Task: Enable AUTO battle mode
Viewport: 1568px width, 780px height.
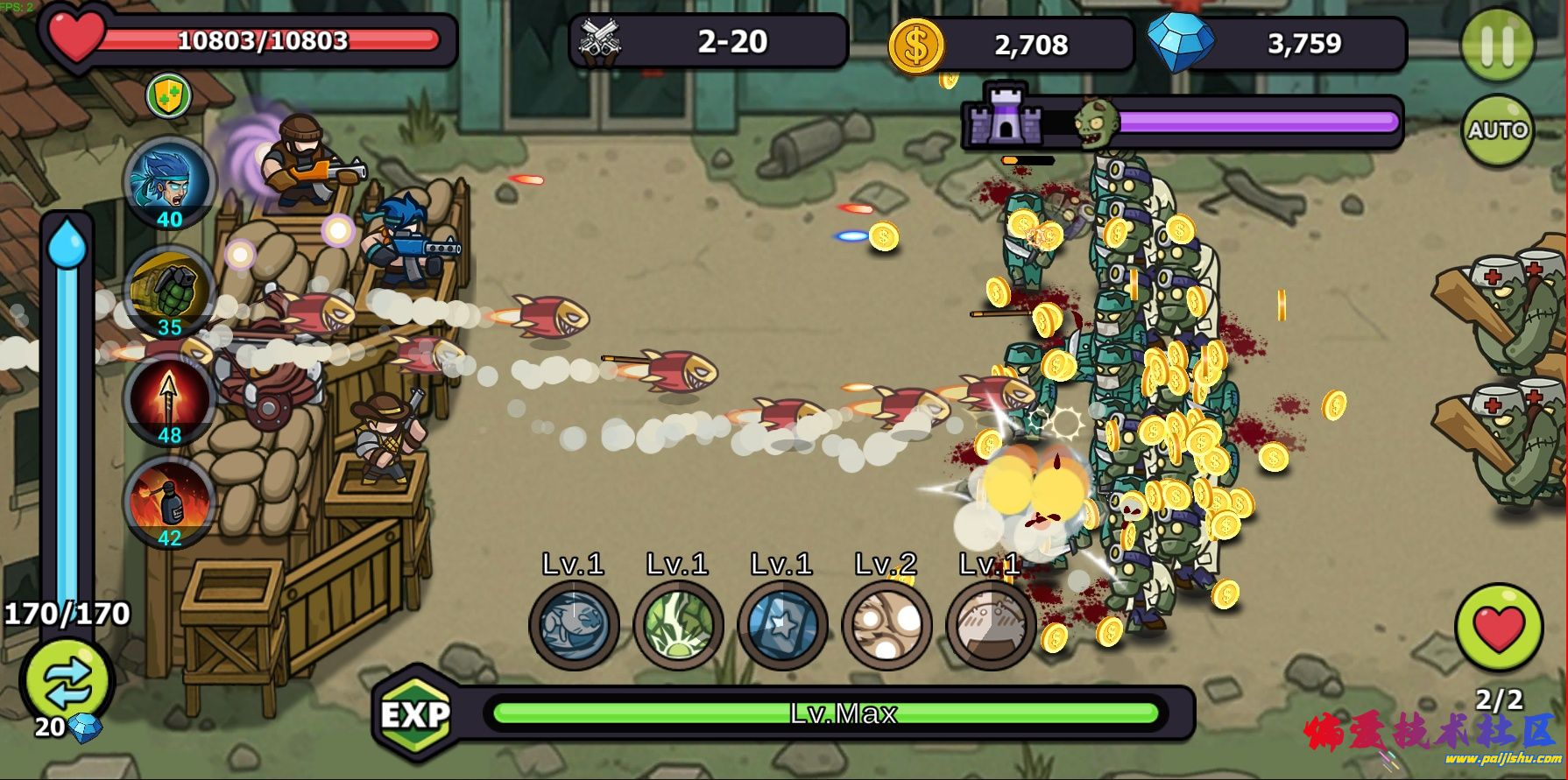Action: click(1499, 128)
